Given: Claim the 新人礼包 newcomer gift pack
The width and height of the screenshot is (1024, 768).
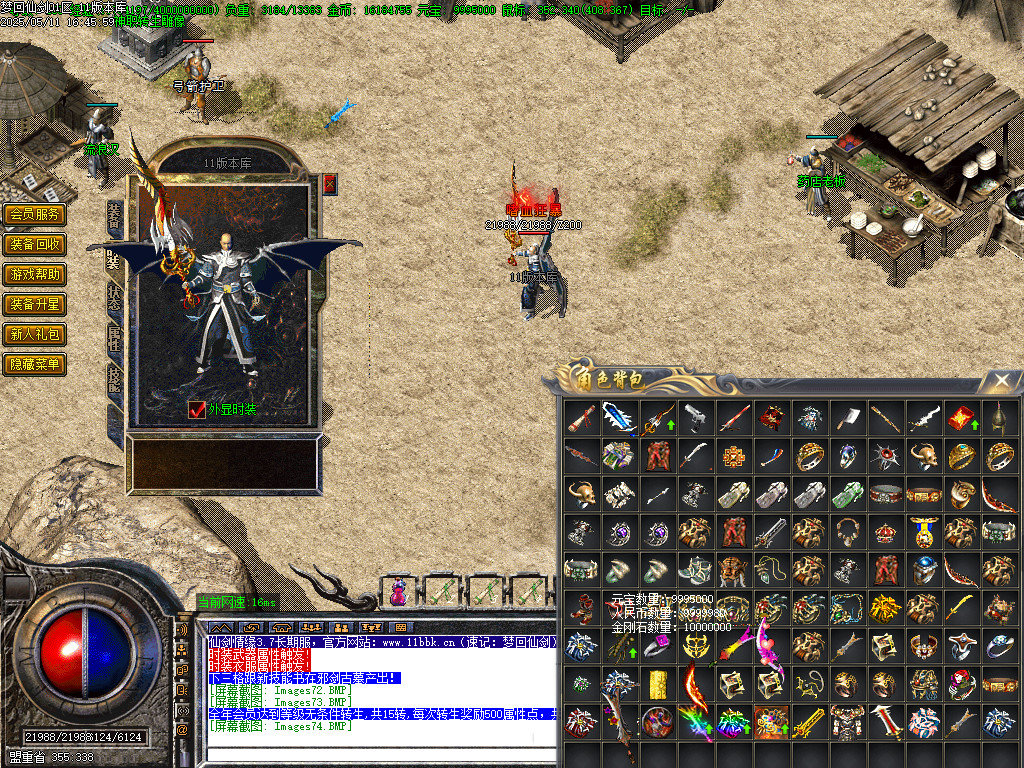Looking at the screenshot, I should [x=35, y=334].
